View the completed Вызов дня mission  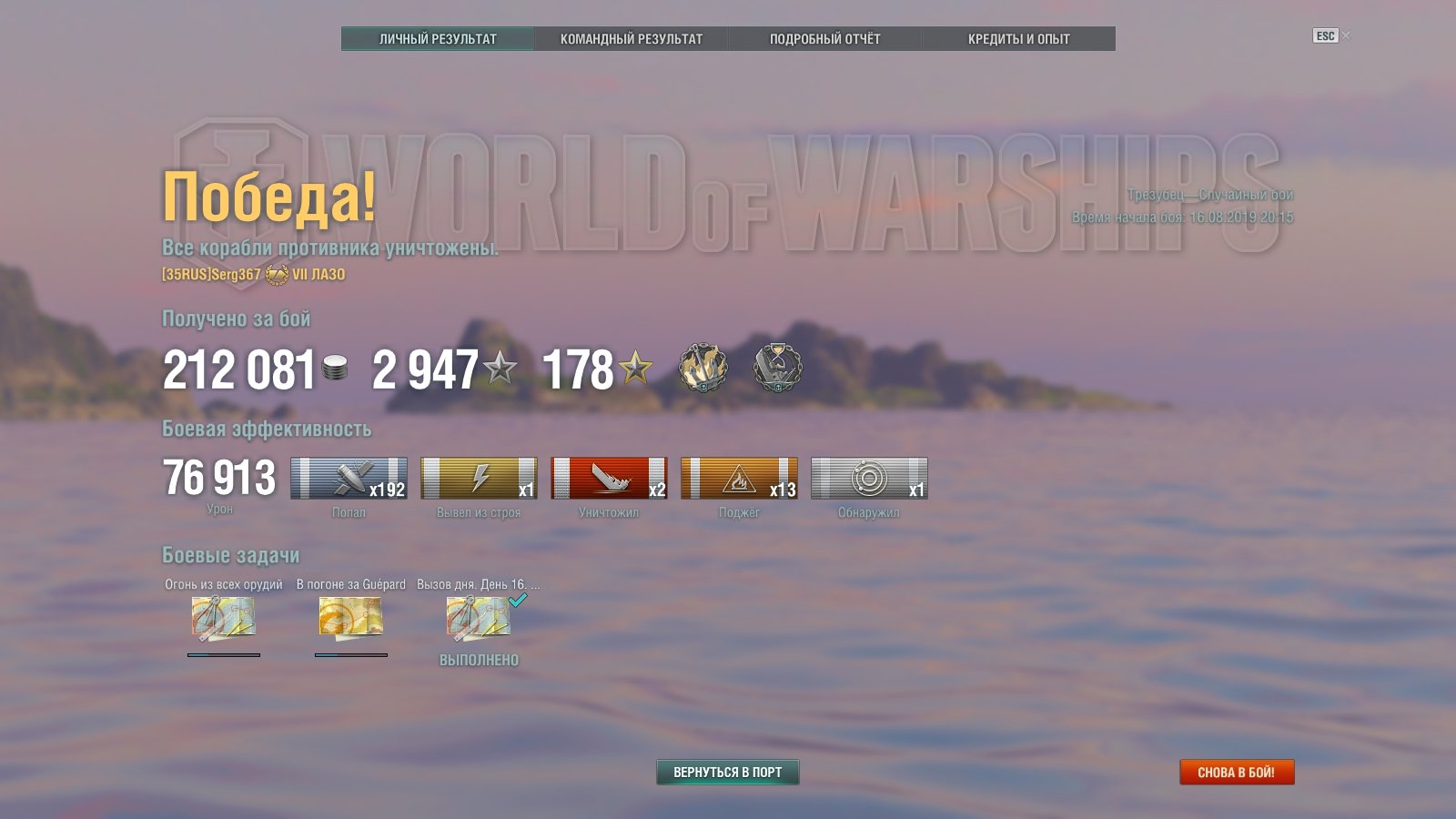coord(478,618)
